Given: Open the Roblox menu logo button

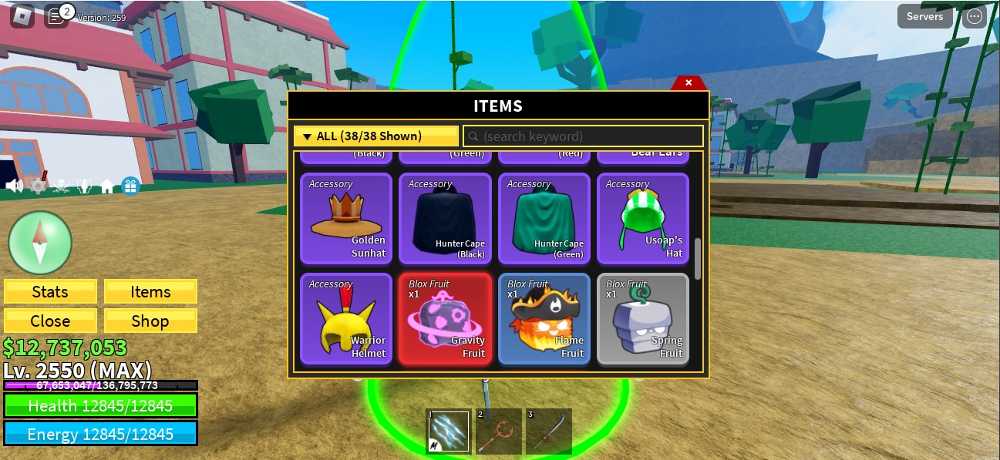Looking at the screenshot, I should pyautogui.click(x=20, y=16).
